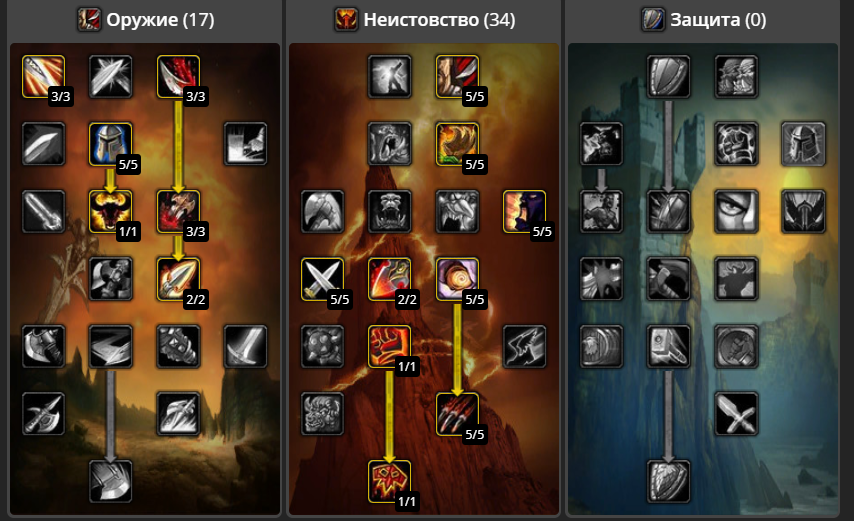Select the bottom Fury talent with 1/1
Viewport: 854px width, 521px height.
[389, 481]
